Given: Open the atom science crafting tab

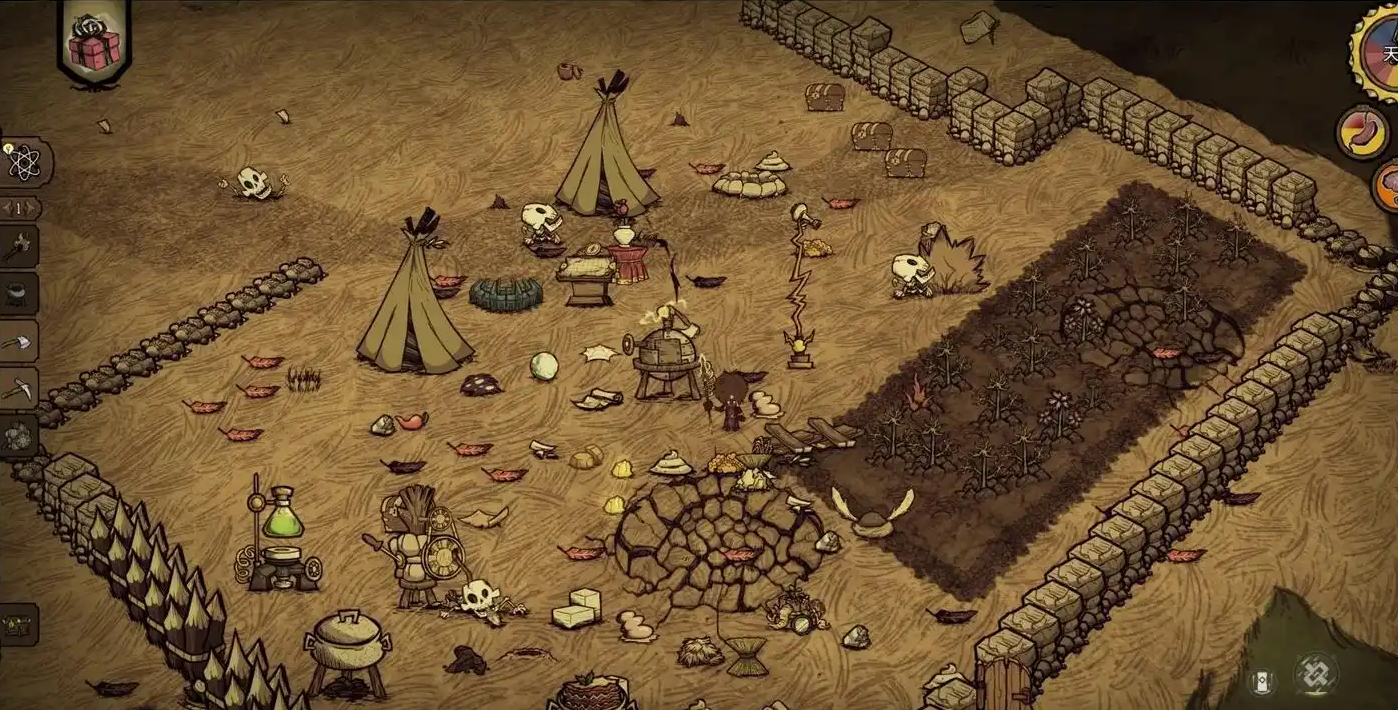Looking at the screenshot, I should coord(22,162).
